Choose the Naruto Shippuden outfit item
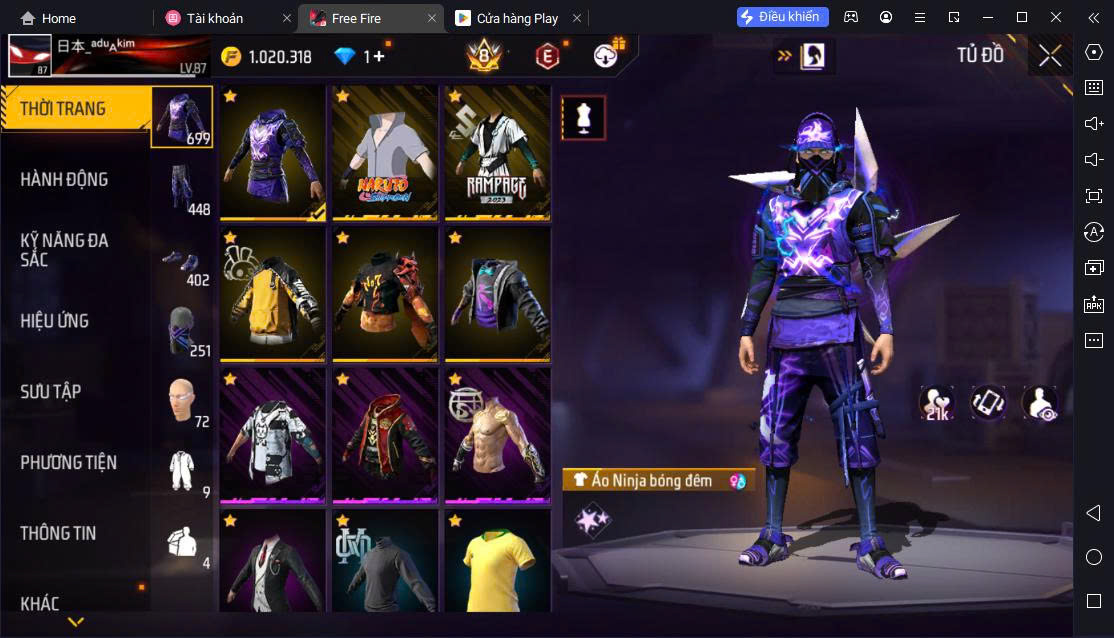The height and width of the screenshot is (638, 1114). point(385,152)
